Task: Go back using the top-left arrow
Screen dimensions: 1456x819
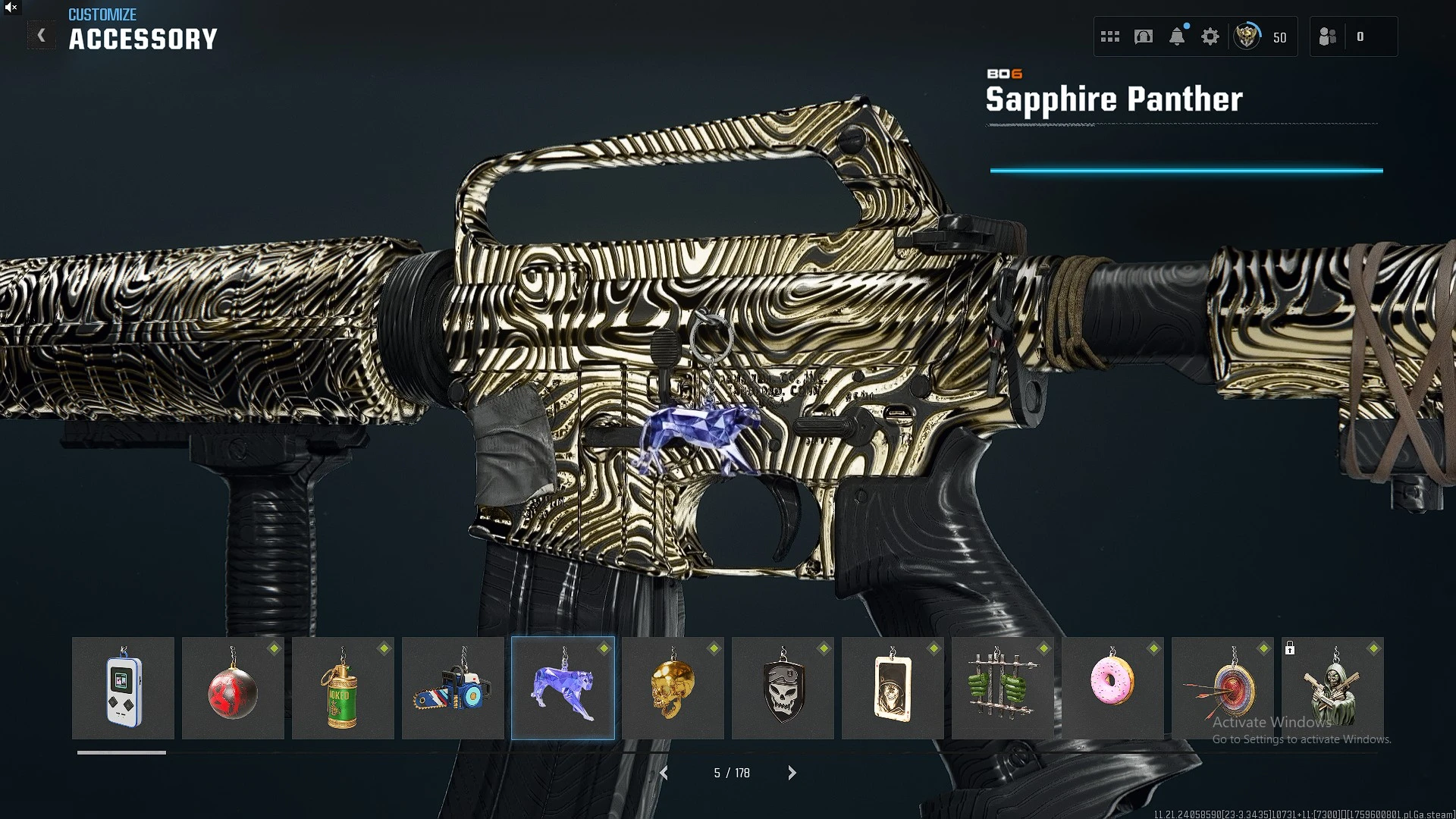Action: point(42,36)
